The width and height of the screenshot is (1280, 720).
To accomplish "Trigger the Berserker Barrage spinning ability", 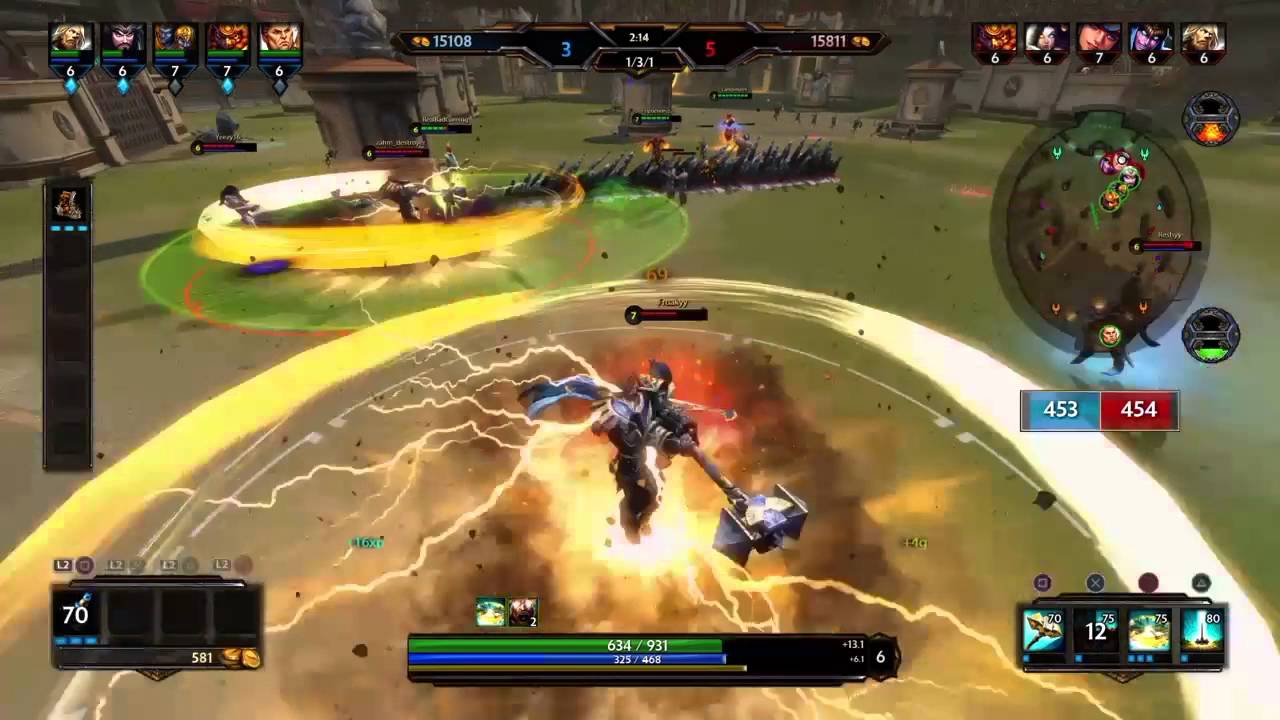I will pos(1149,632).
